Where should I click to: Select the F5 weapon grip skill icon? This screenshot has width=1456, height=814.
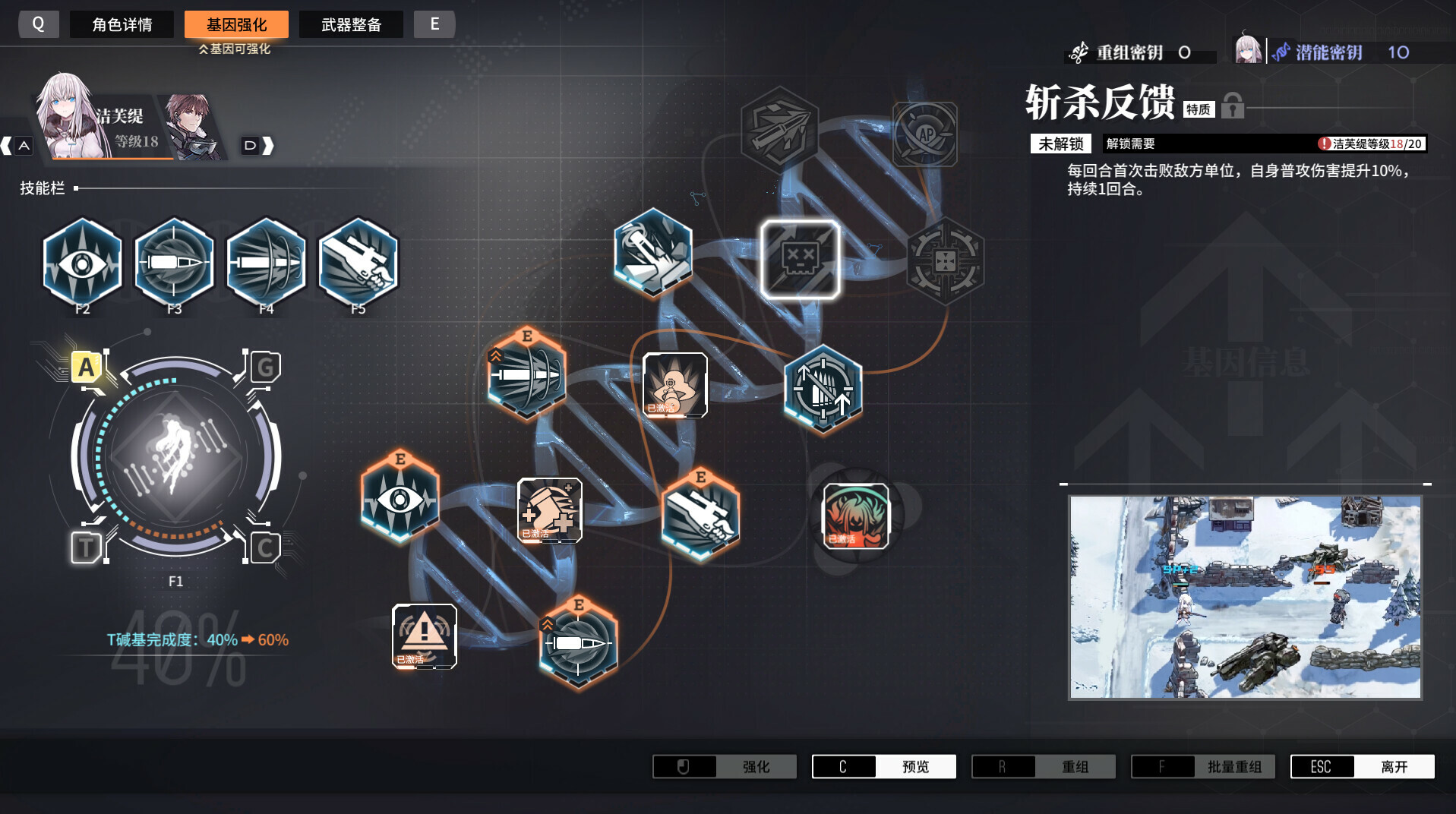(357, 262)
